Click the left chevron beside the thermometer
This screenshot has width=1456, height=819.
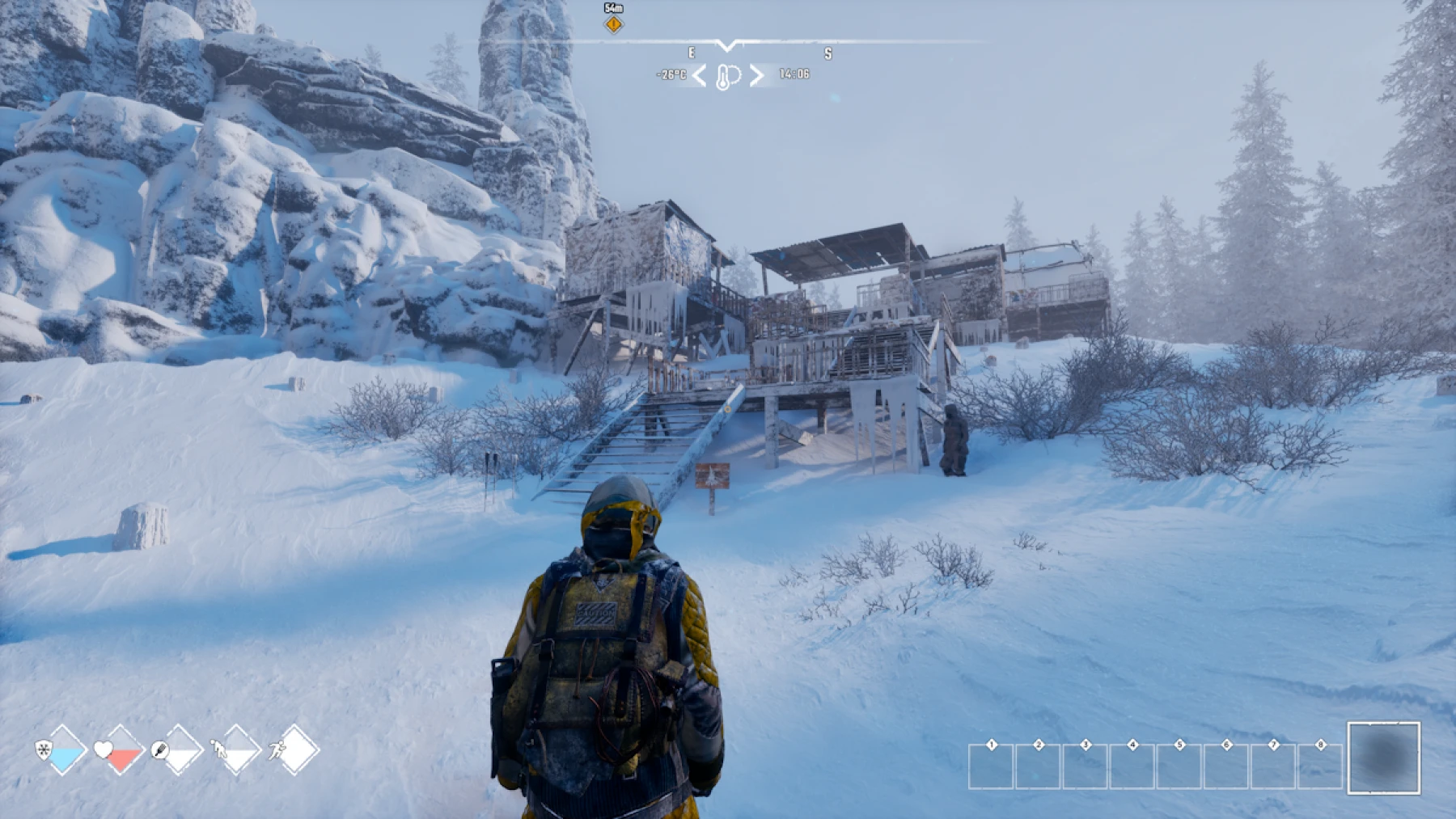[700, 76]
